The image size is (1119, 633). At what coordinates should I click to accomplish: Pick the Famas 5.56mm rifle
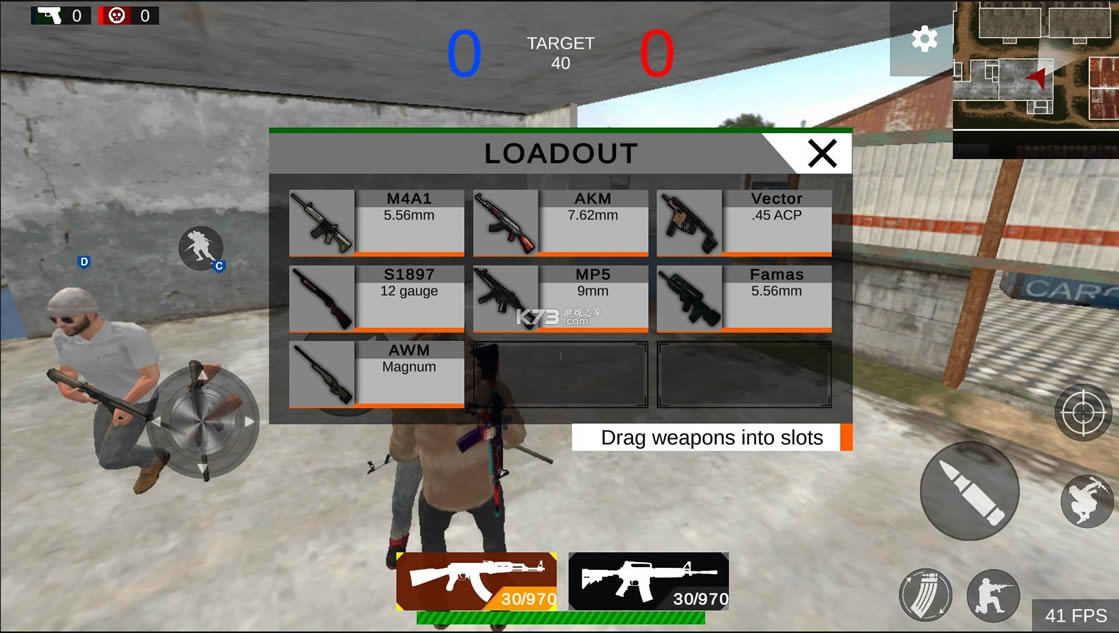(744, 298)
